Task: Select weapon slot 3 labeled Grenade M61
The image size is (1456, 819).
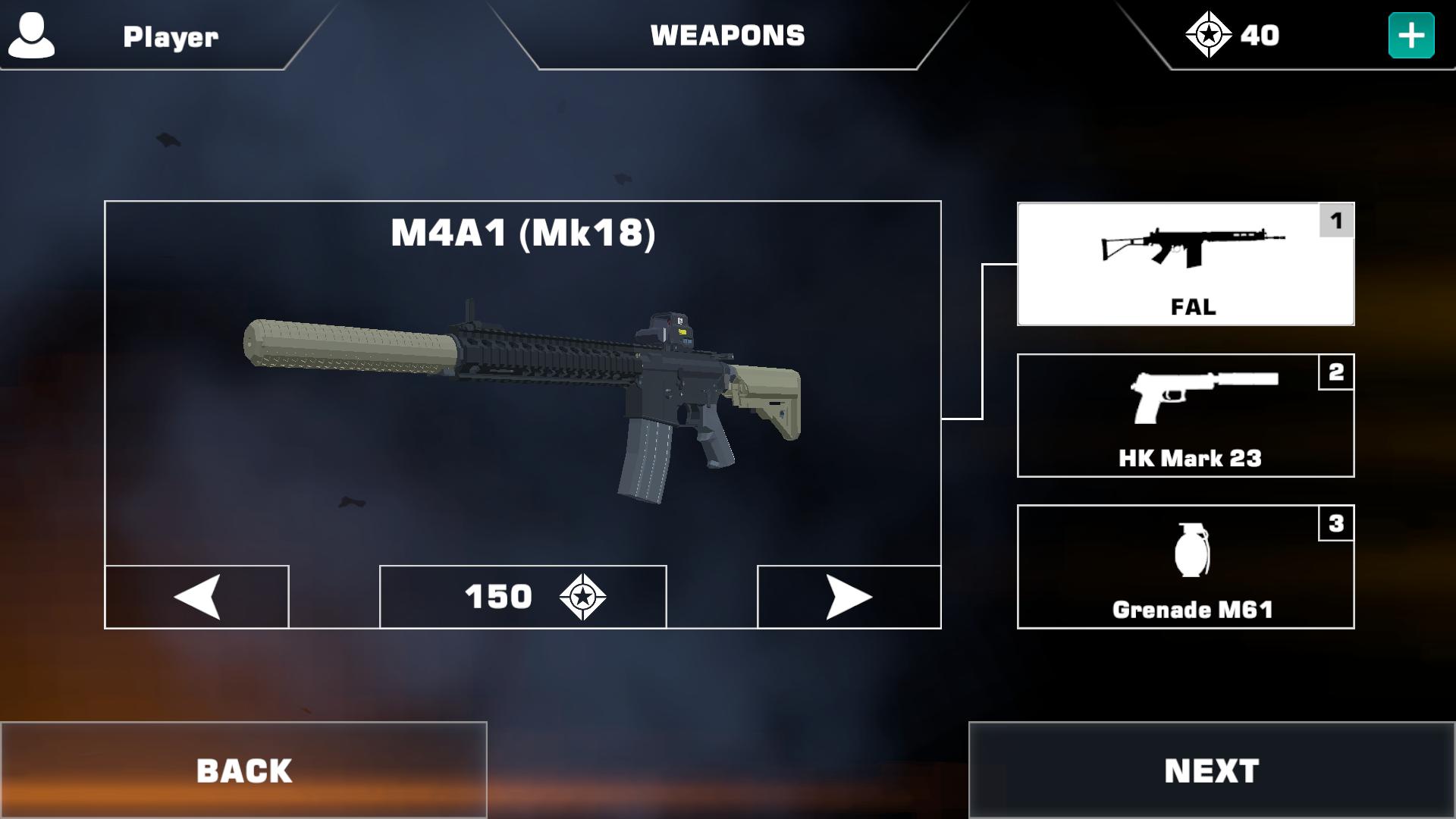Action: click(1185, 566)
